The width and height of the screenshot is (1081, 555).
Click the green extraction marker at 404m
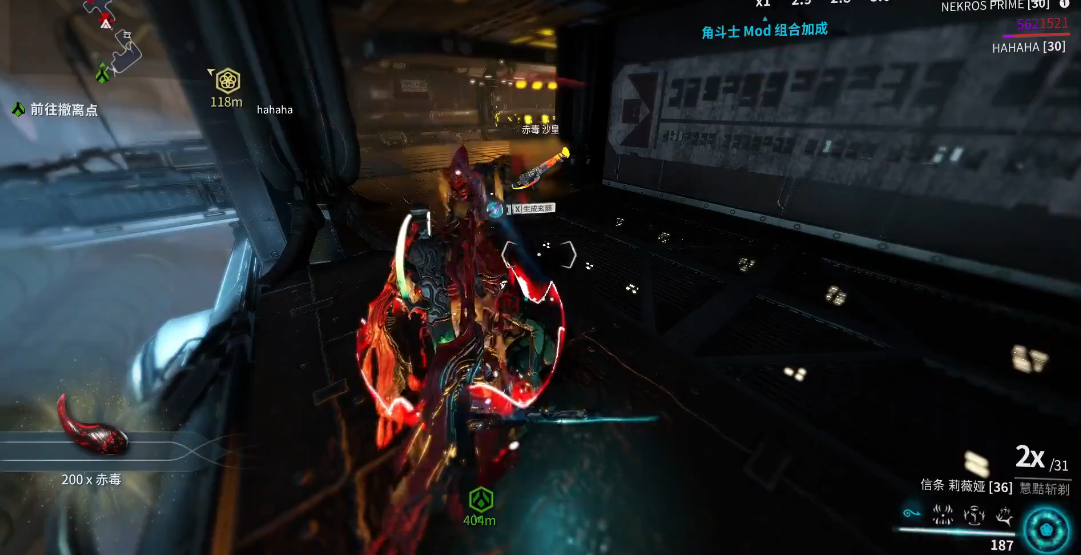(x=480, y=499)
